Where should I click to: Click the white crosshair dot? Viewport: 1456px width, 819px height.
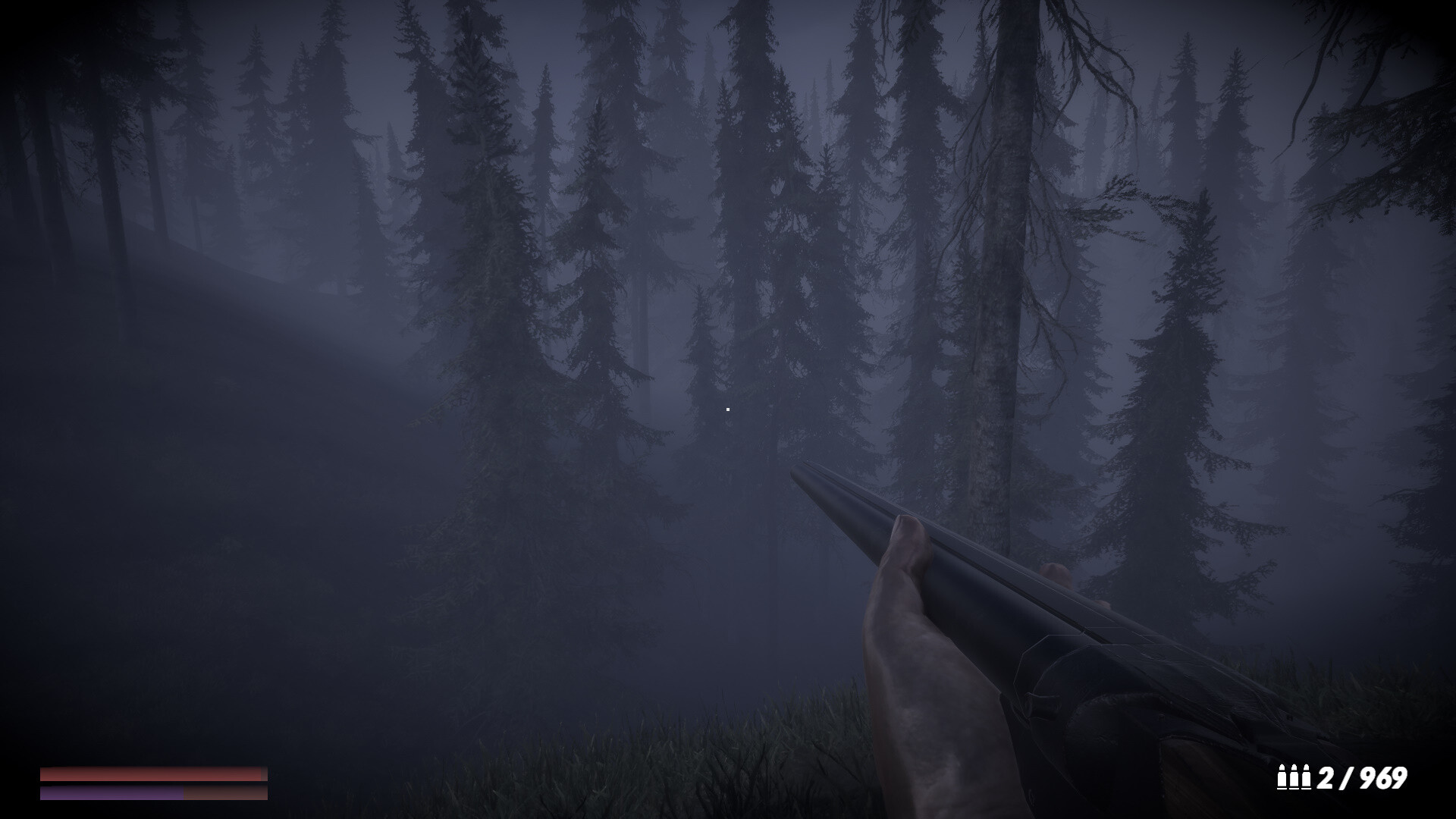click(728, 408)
